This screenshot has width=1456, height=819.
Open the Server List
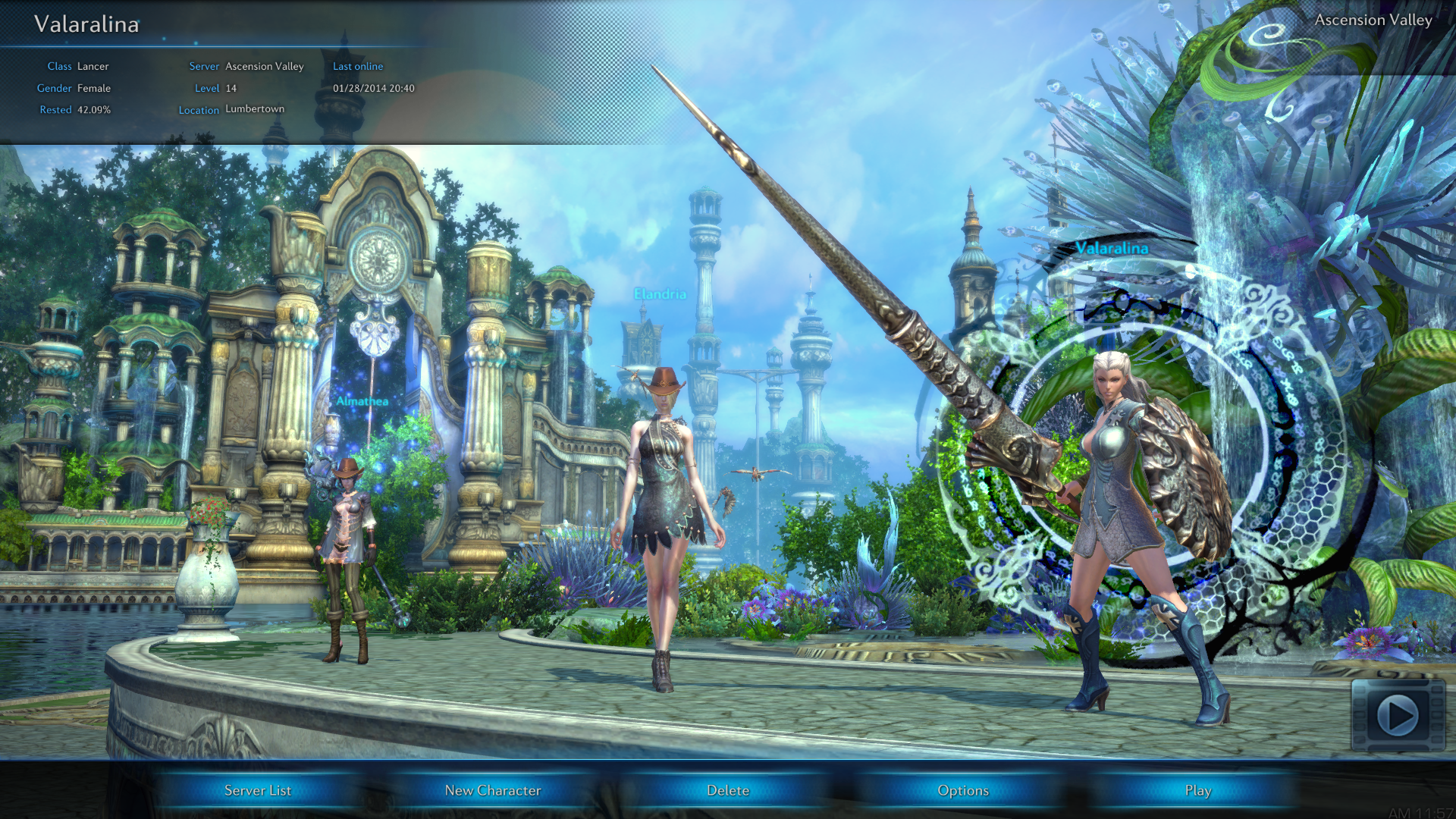coord(258,790)
